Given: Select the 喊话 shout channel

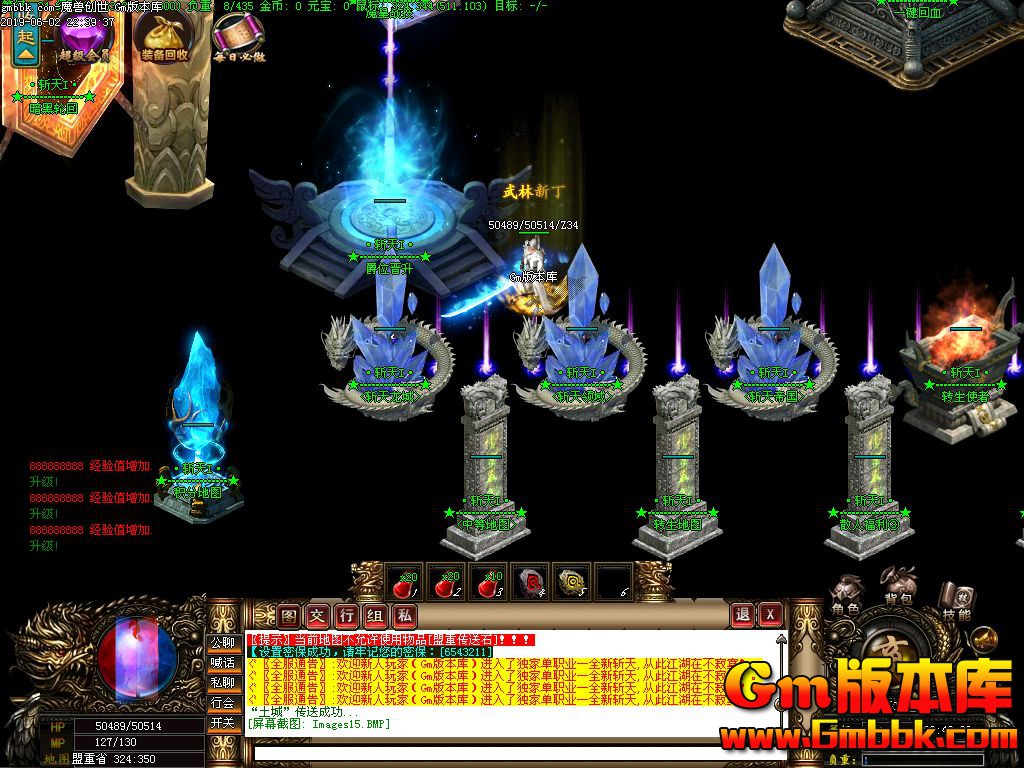Looking at the screenshot, I should click(222, 662).
